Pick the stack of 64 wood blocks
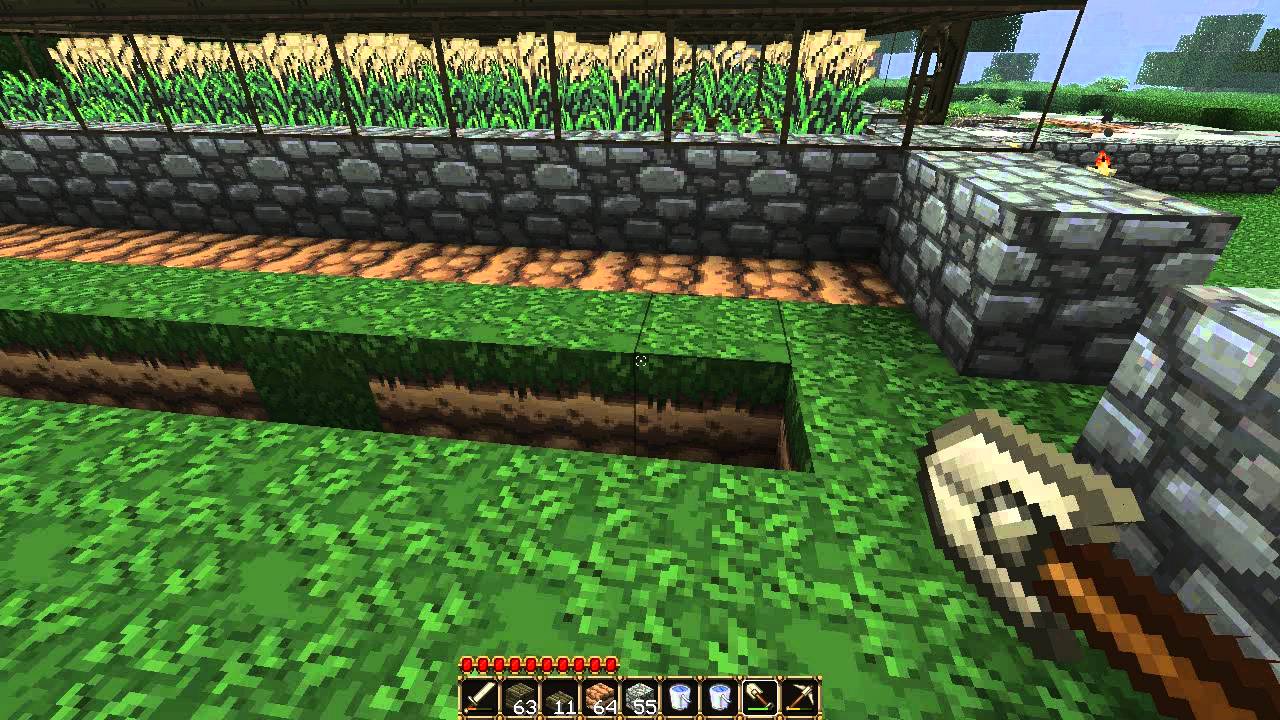The width and height of the screenshot is (1280, 720). pos(599,697)
